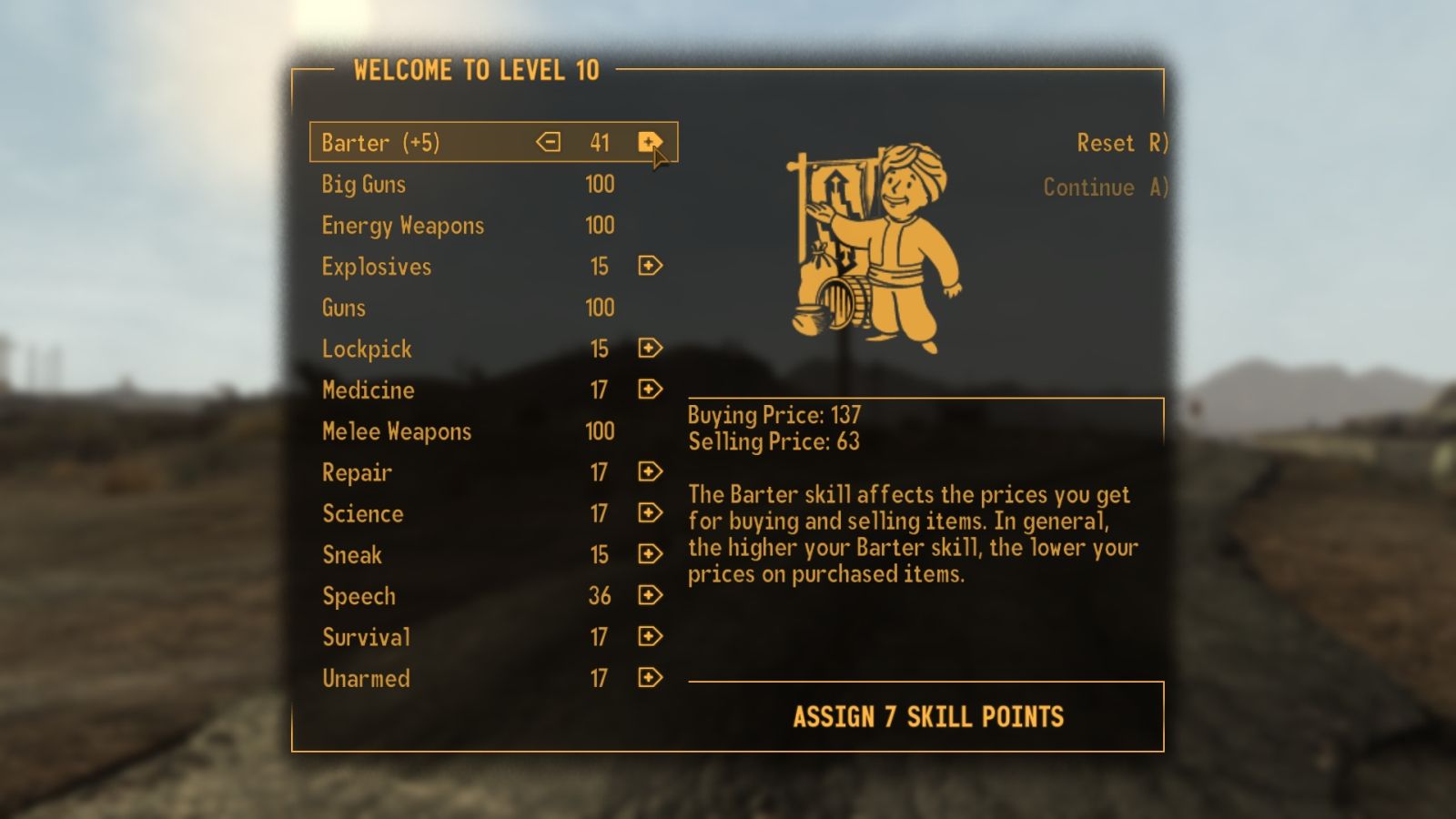The height and width of the screenshot is (819, 1456).
Task: Increase Survival using its plus arrow
Action: [x=648, y=636]
